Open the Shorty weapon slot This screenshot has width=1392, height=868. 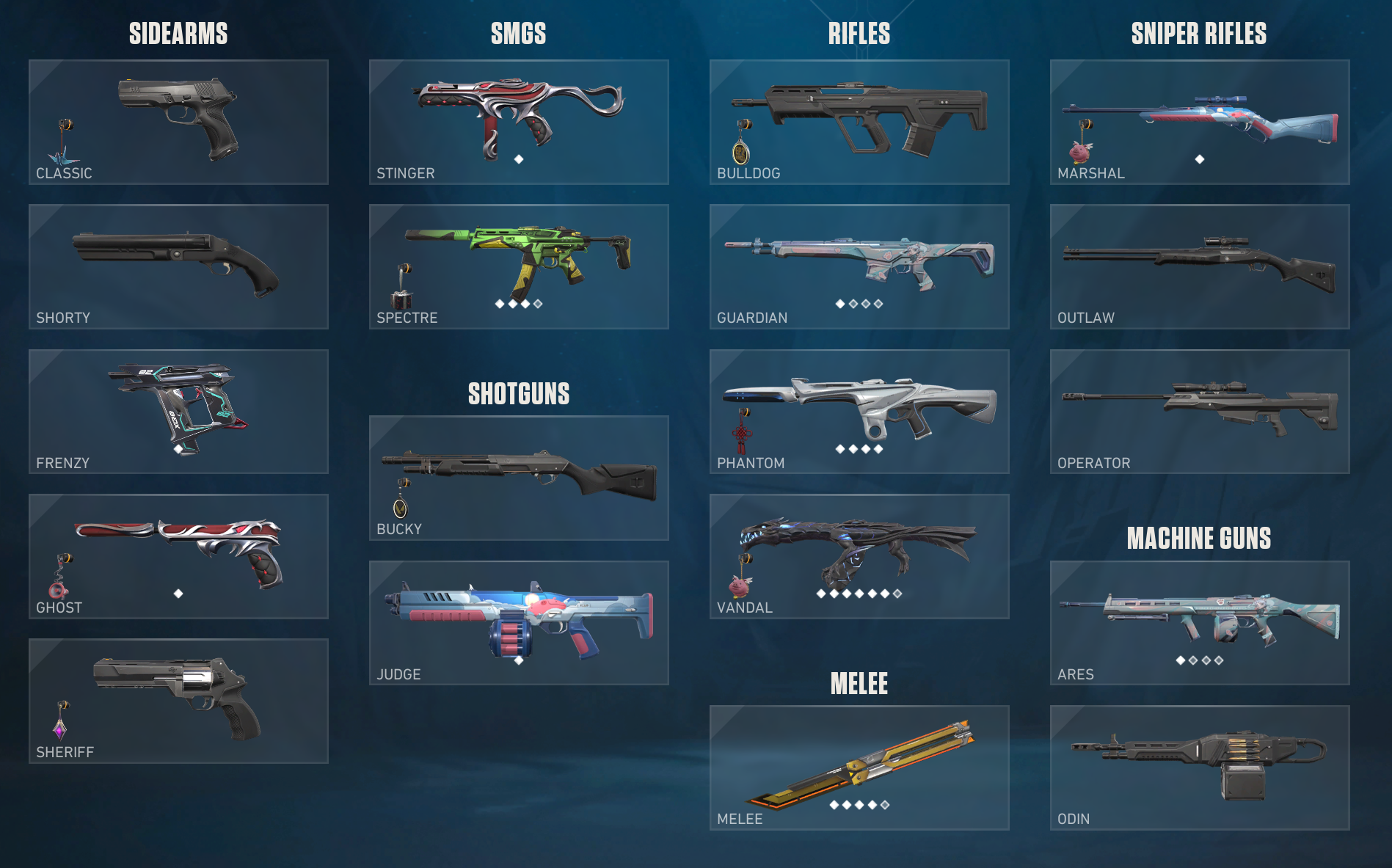click(178, 266)
